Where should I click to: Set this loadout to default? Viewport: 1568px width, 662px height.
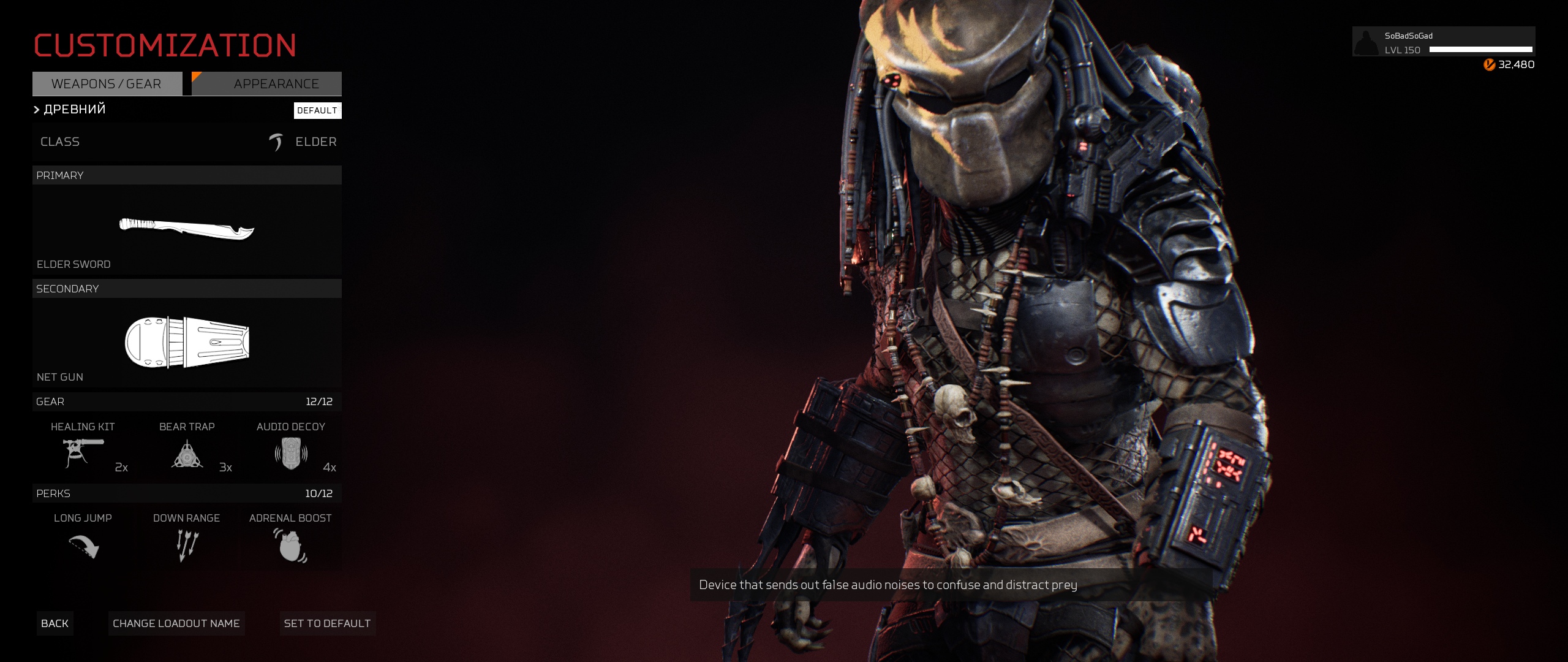[x=328, y=623]
